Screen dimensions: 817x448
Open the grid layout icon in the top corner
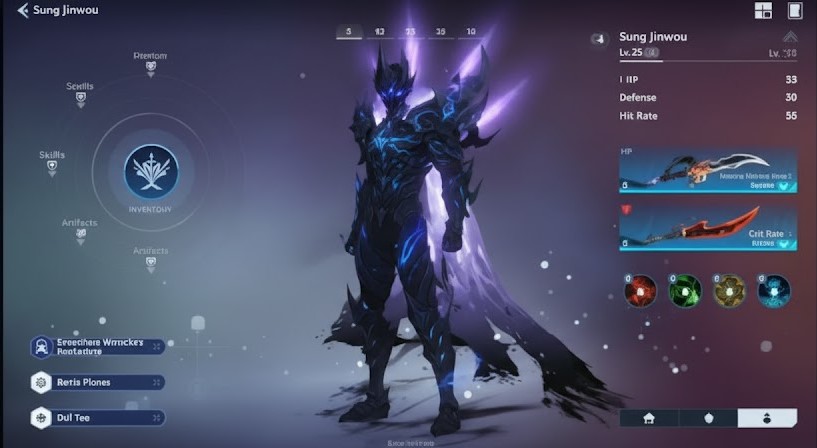tap(763, 11)
